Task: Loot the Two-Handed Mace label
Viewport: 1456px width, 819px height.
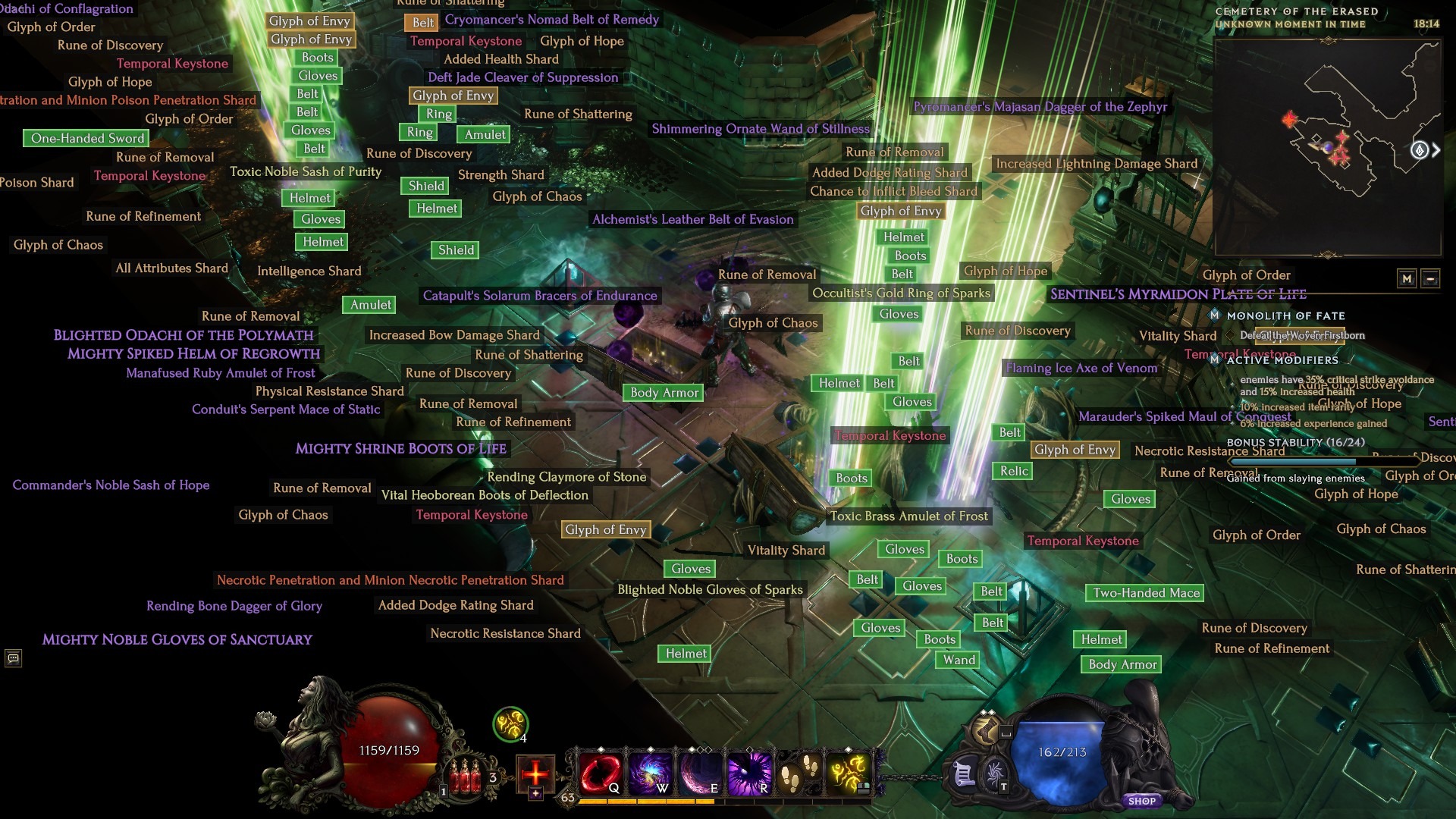Action: coord(1146,593)
